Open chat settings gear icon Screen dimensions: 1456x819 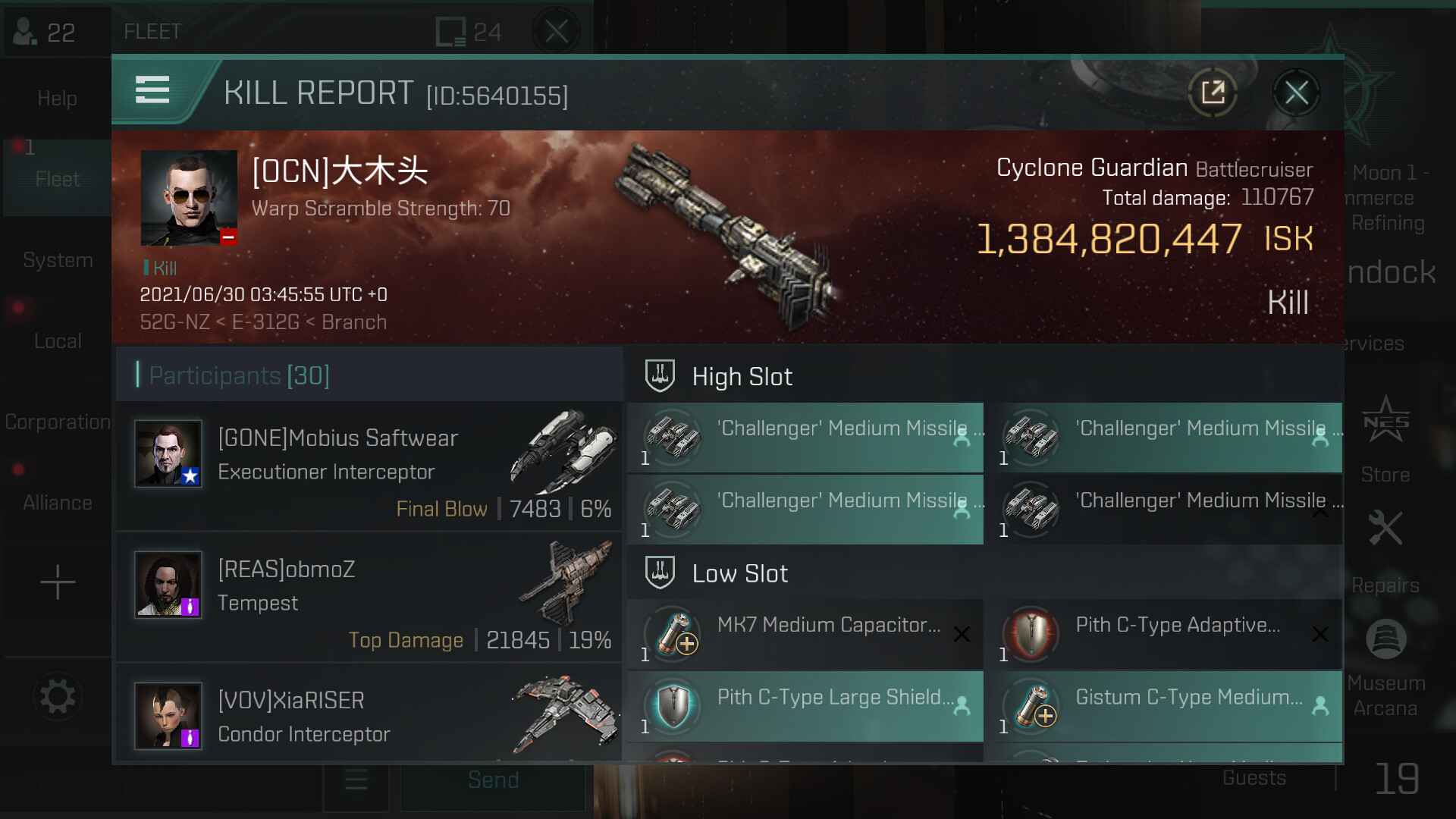point(58,696)
